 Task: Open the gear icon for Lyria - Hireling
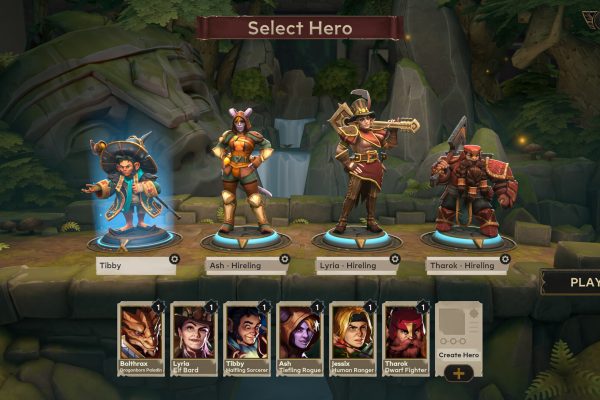[396, 259]
